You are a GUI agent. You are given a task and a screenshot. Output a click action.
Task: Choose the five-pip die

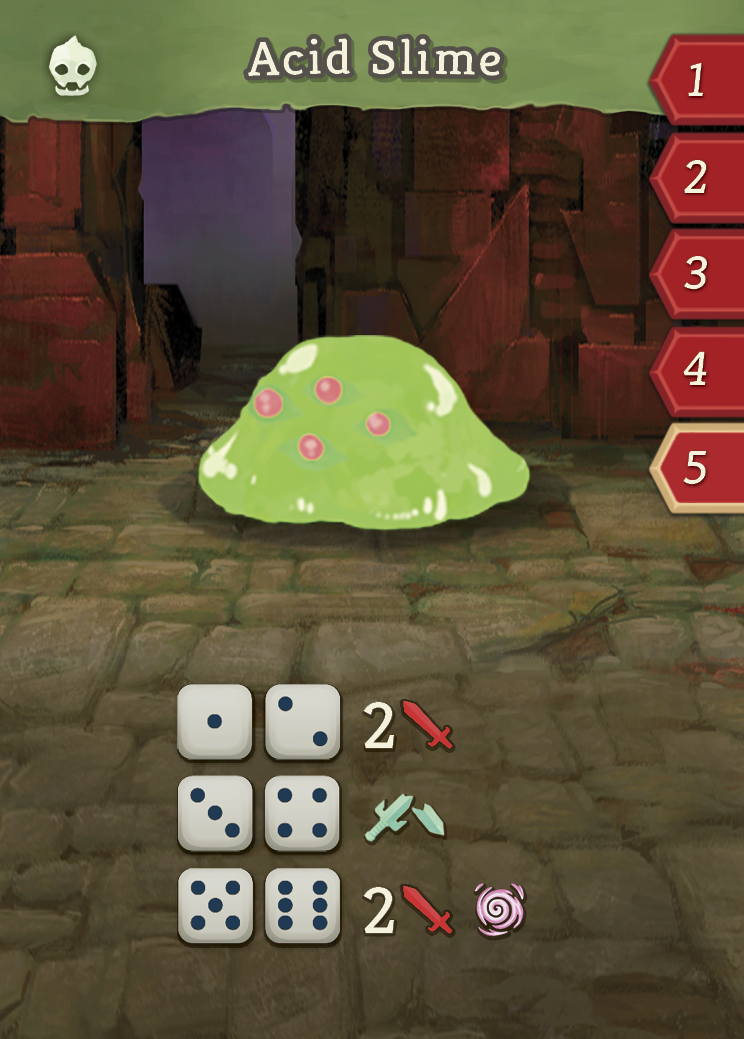coord(214,905)
